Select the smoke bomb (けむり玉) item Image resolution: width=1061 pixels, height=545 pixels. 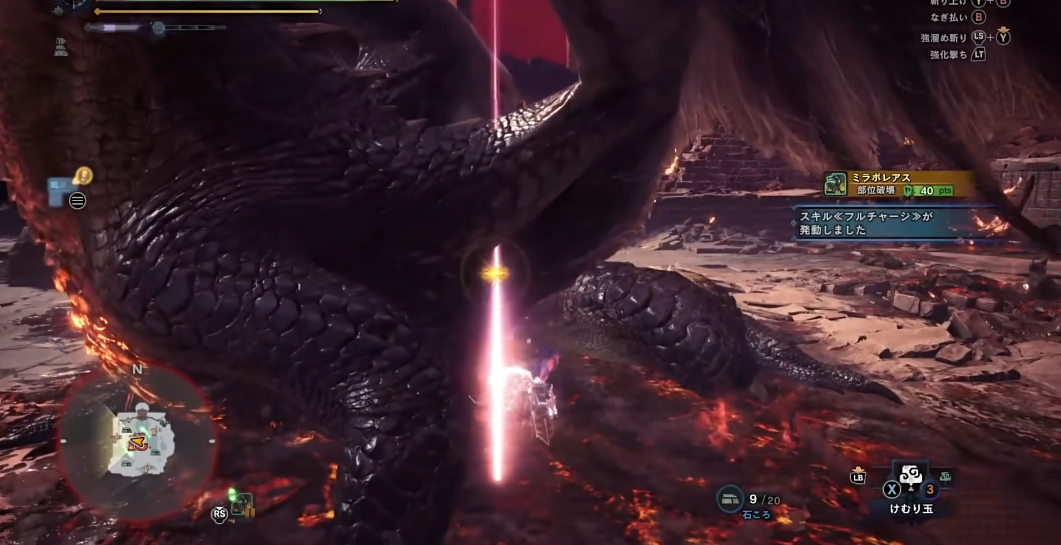coord(910,478)
